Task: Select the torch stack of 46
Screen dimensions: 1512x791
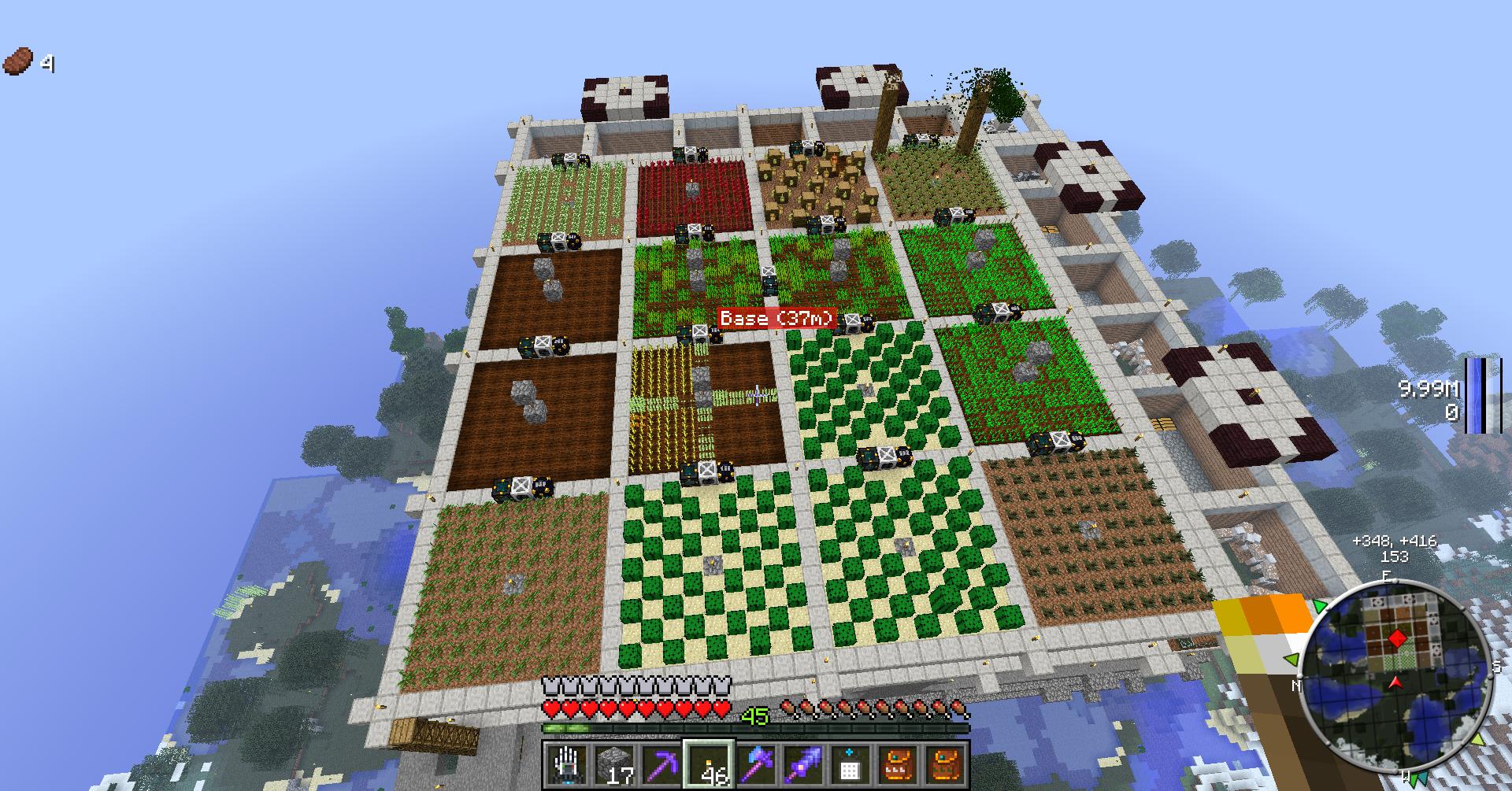Action: tap(708, 765)
